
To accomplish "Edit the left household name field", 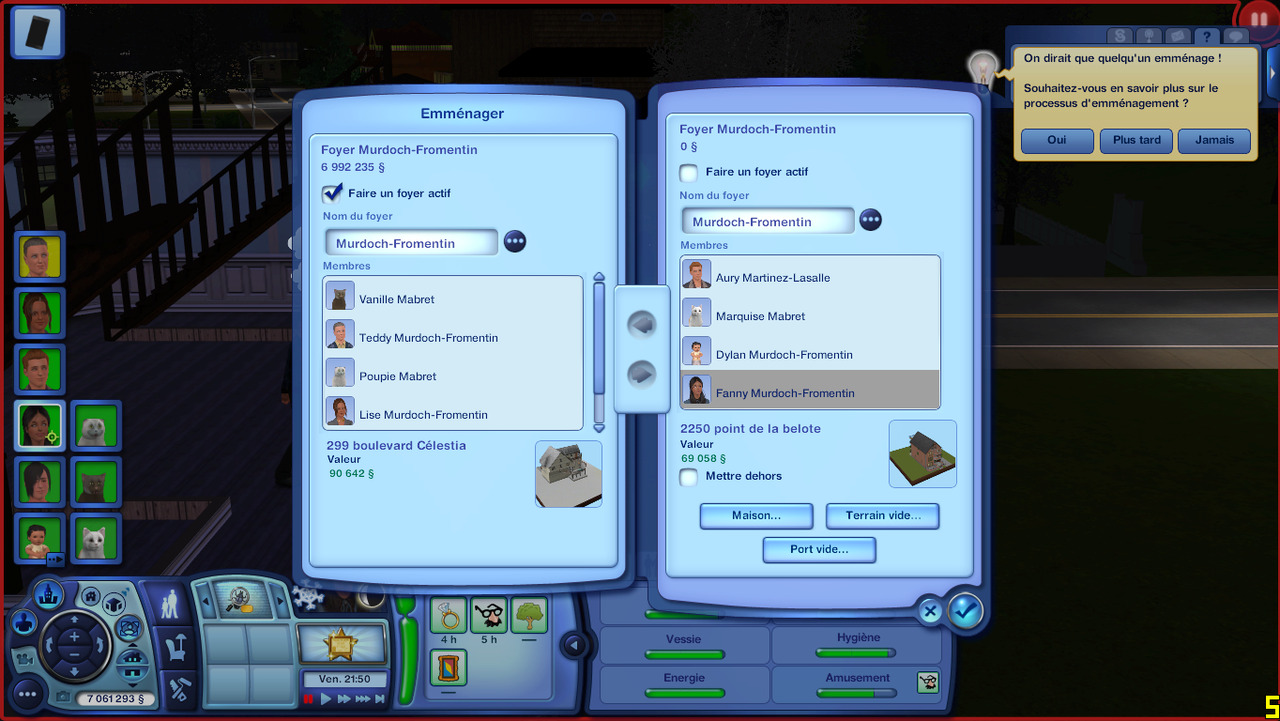I will pos(411,243).
